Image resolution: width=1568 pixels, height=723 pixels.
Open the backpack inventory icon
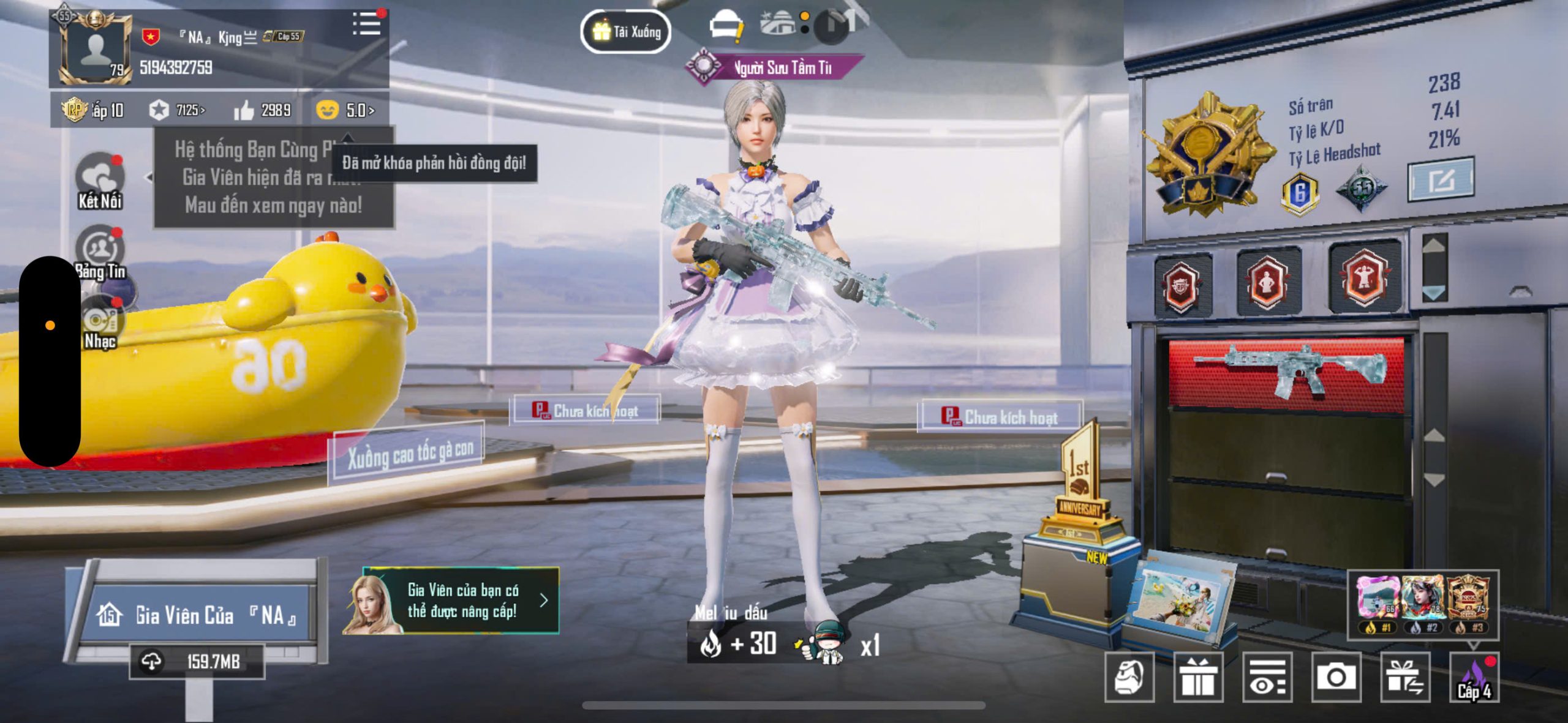(1129, 677)
